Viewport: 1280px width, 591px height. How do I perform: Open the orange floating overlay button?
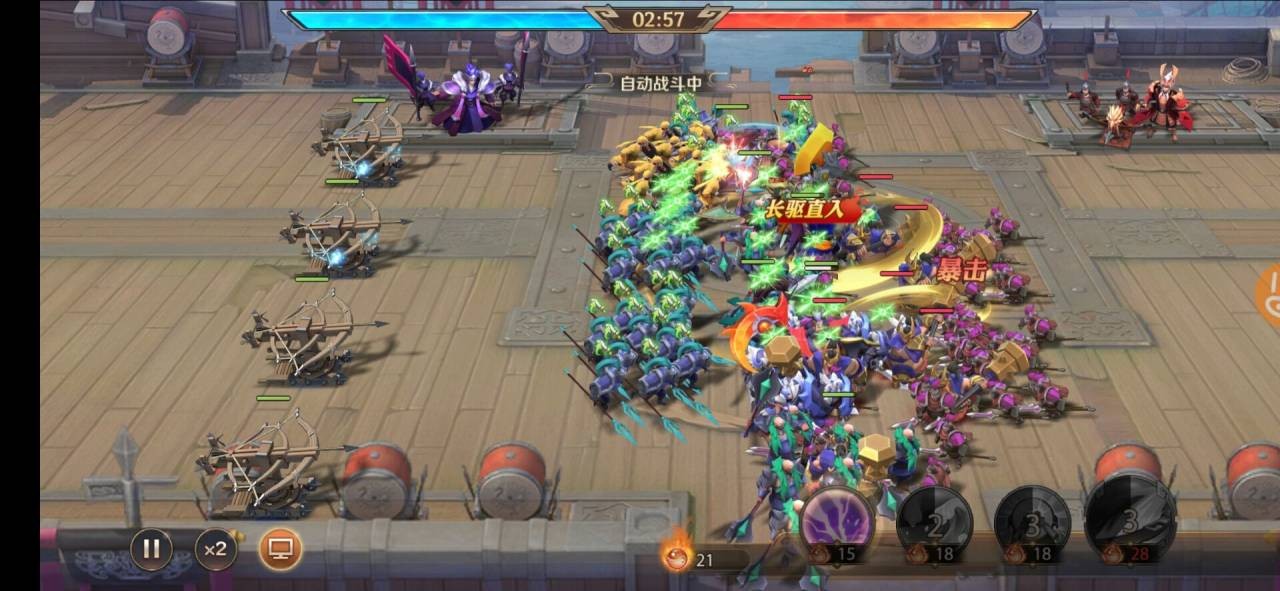[1270, 296]
